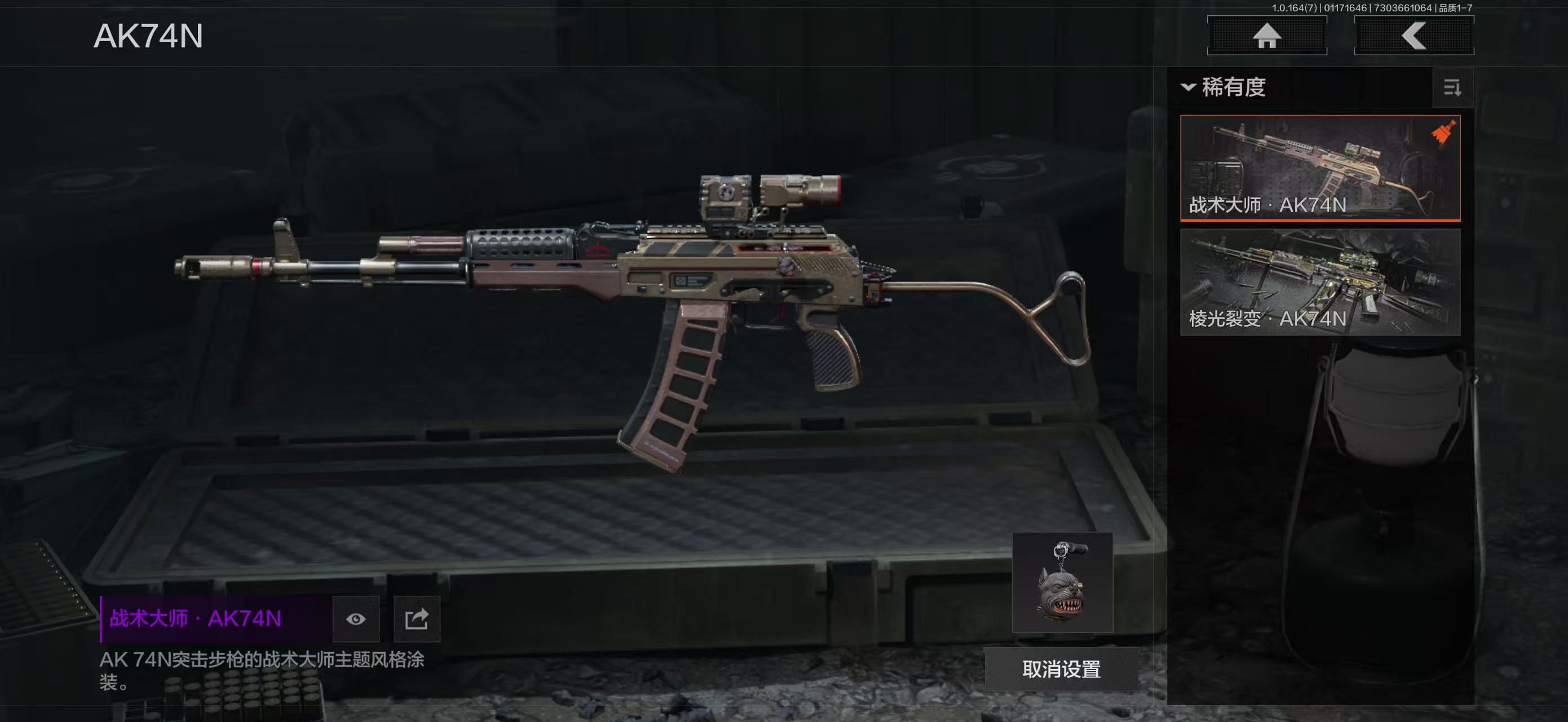Choose the 棱光裂变 · AK74N skin thumbnail
1568x722 pixels.
pos(1320,282)
